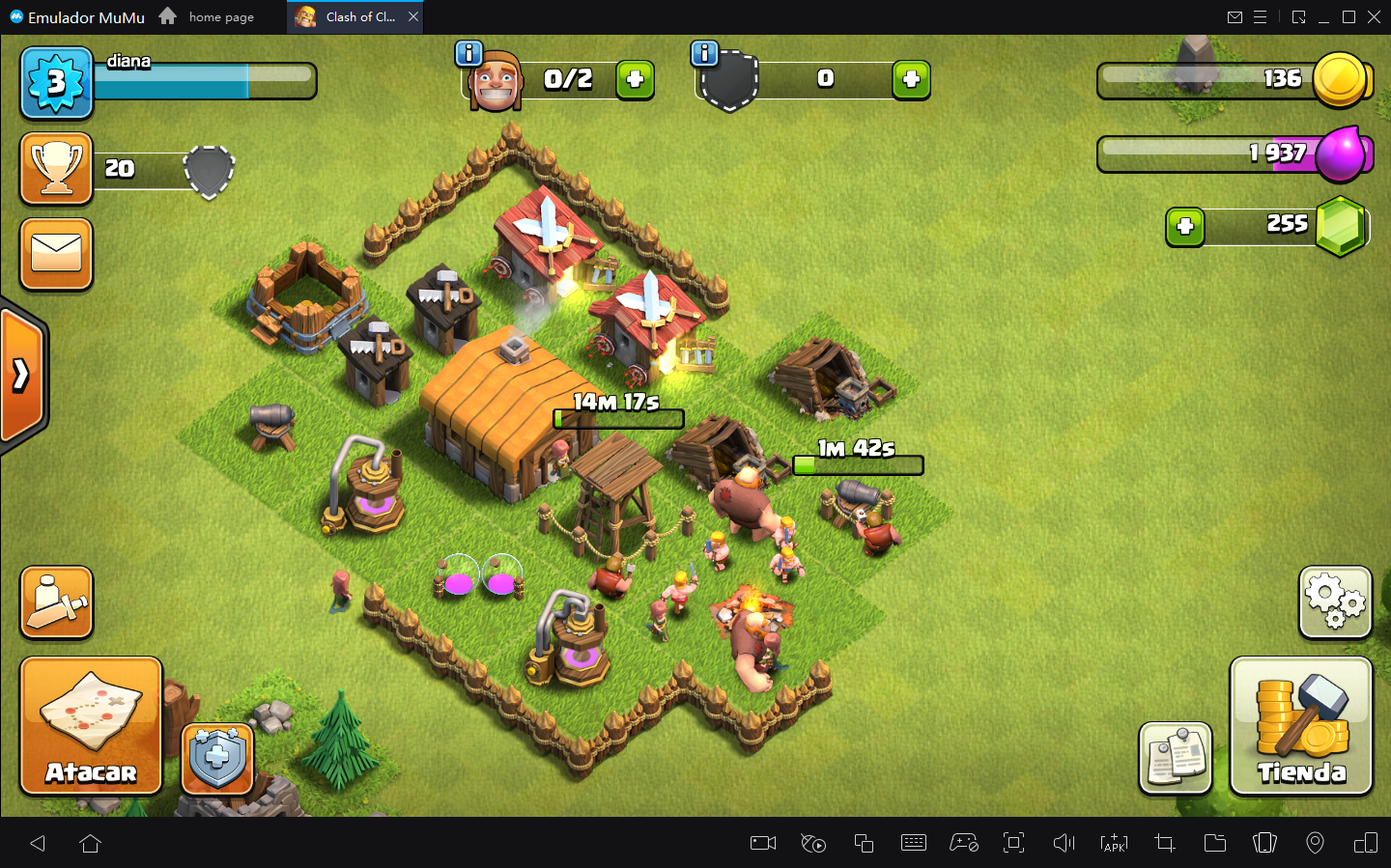Viewport: 1391px width, 868px height.
Task: Expand the orange side arrow panel
Action: [x=22, y=375]
